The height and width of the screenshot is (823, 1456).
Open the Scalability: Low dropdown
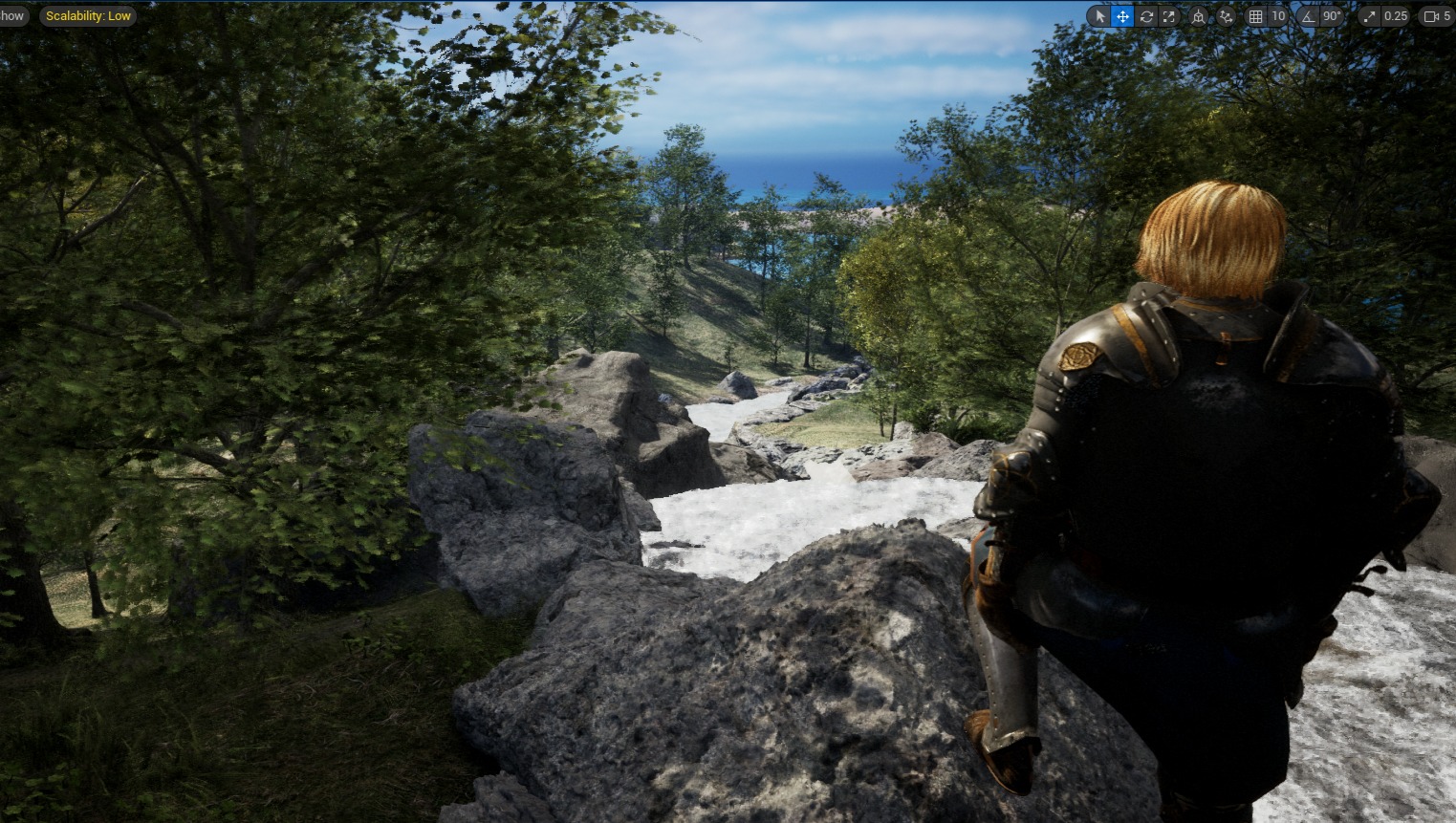[88, 16]
